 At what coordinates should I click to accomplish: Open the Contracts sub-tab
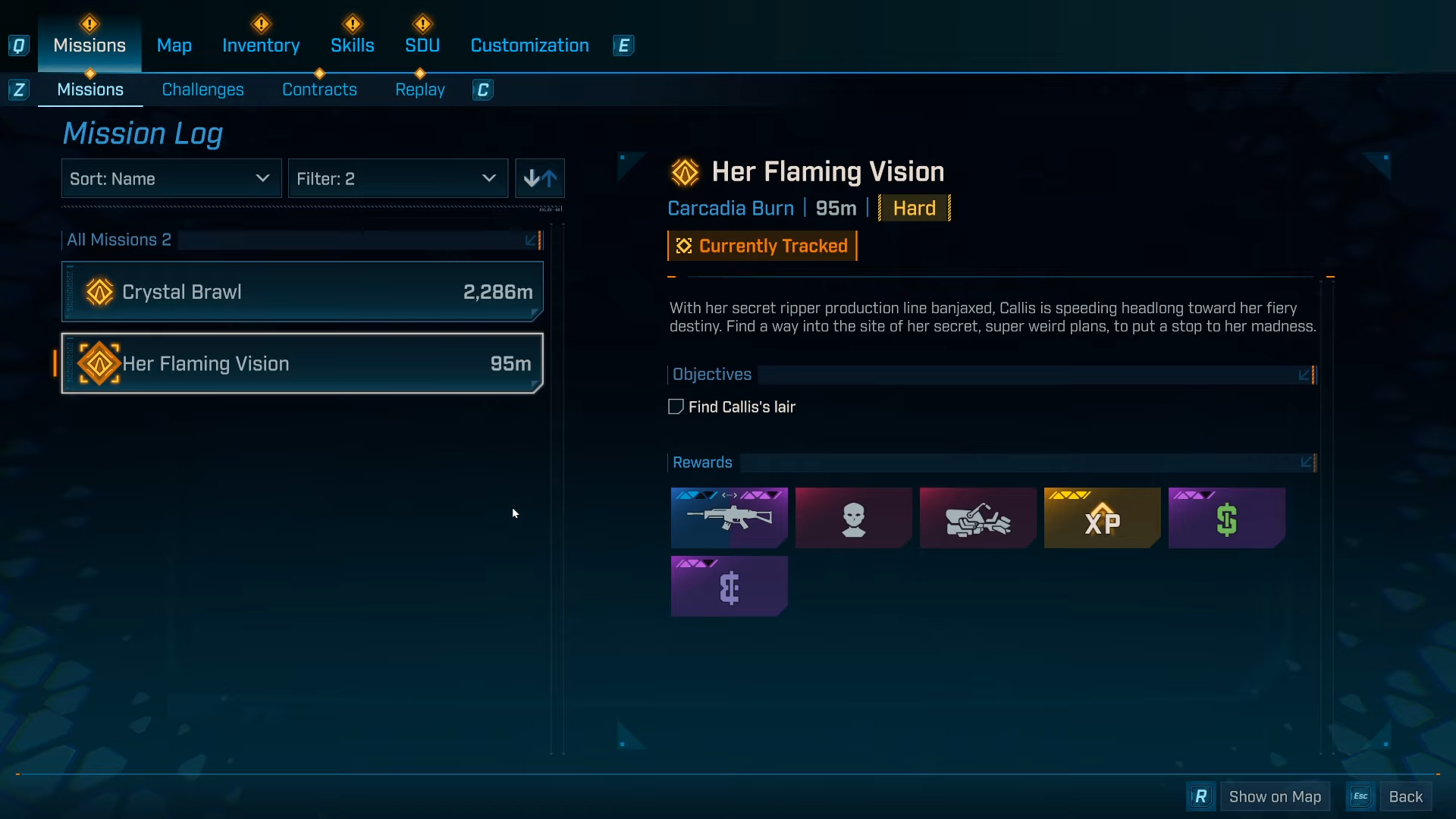319,89
